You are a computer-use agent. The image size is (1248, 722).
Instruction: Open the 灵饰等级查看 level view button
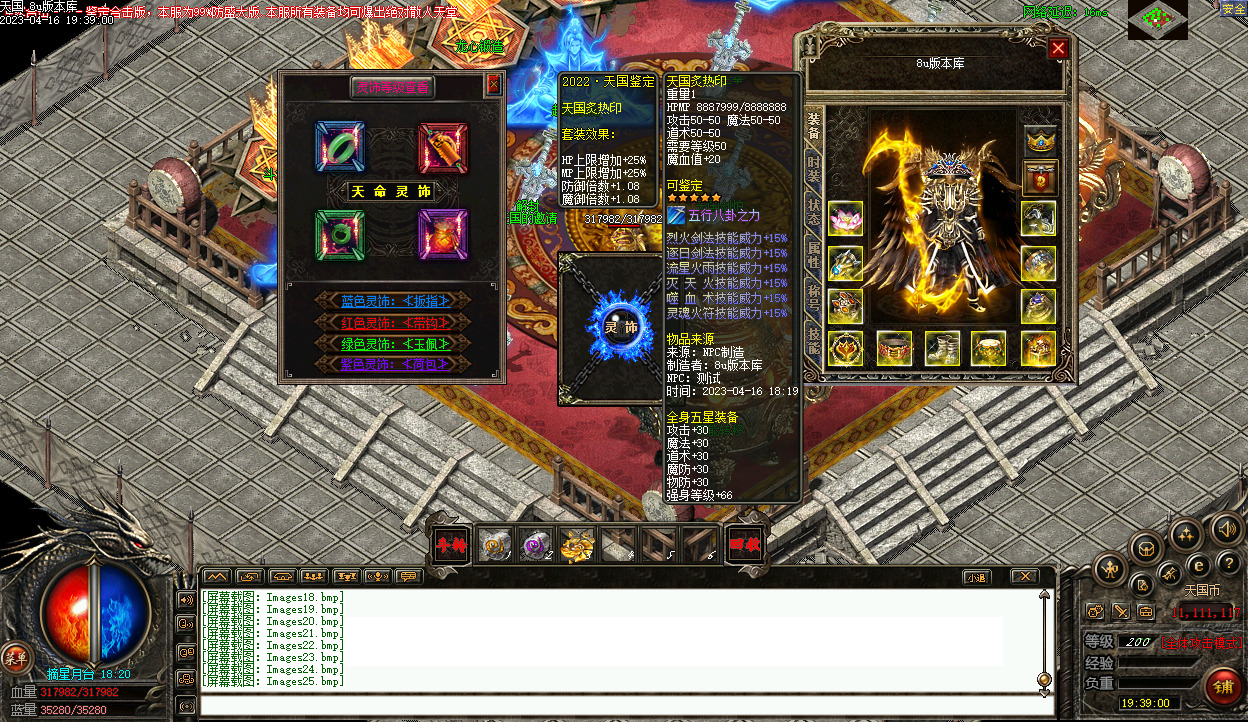[x=392, y=88]
